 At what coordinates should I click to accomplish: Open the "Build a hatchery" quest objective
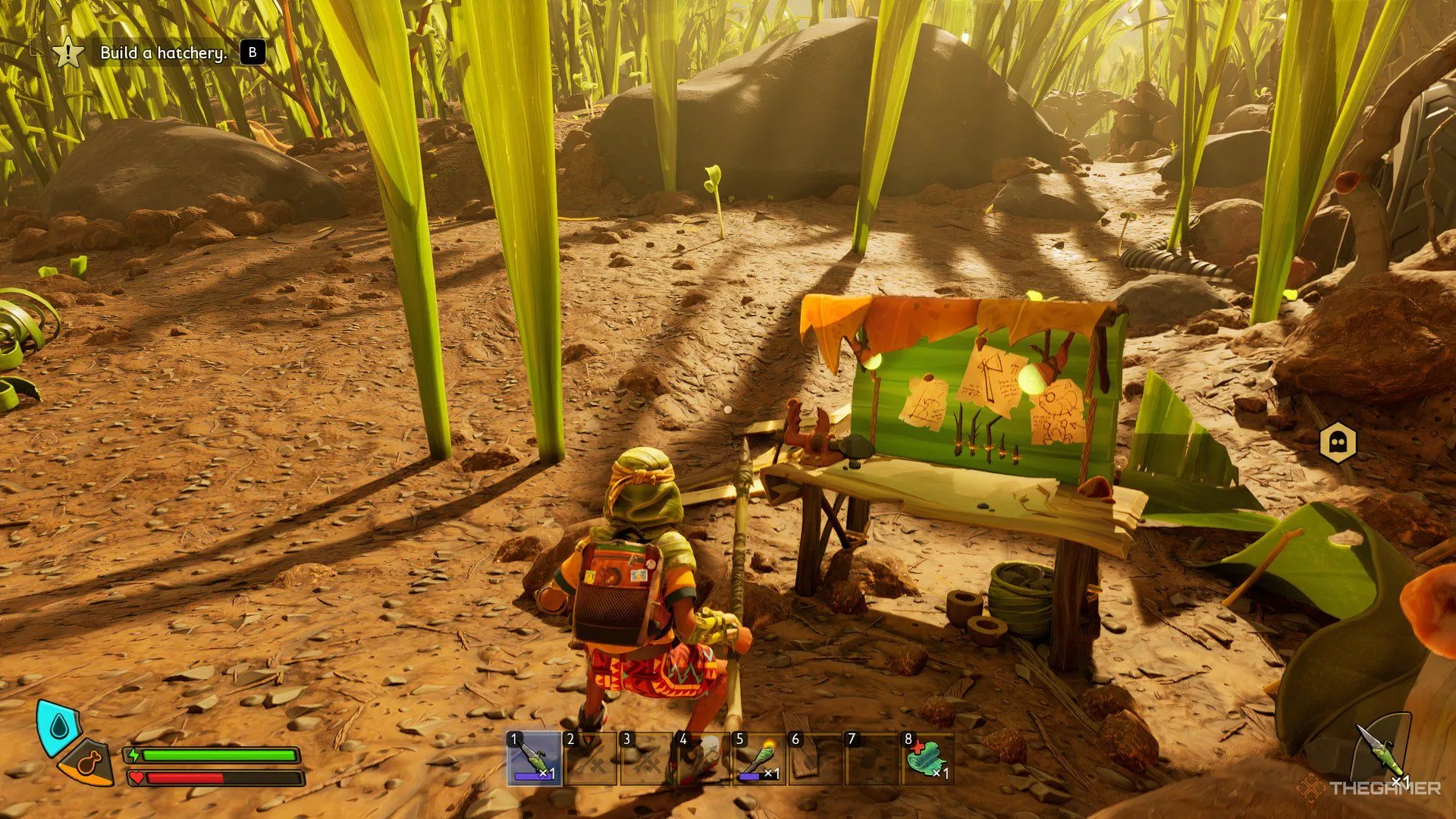coord(163,53)
